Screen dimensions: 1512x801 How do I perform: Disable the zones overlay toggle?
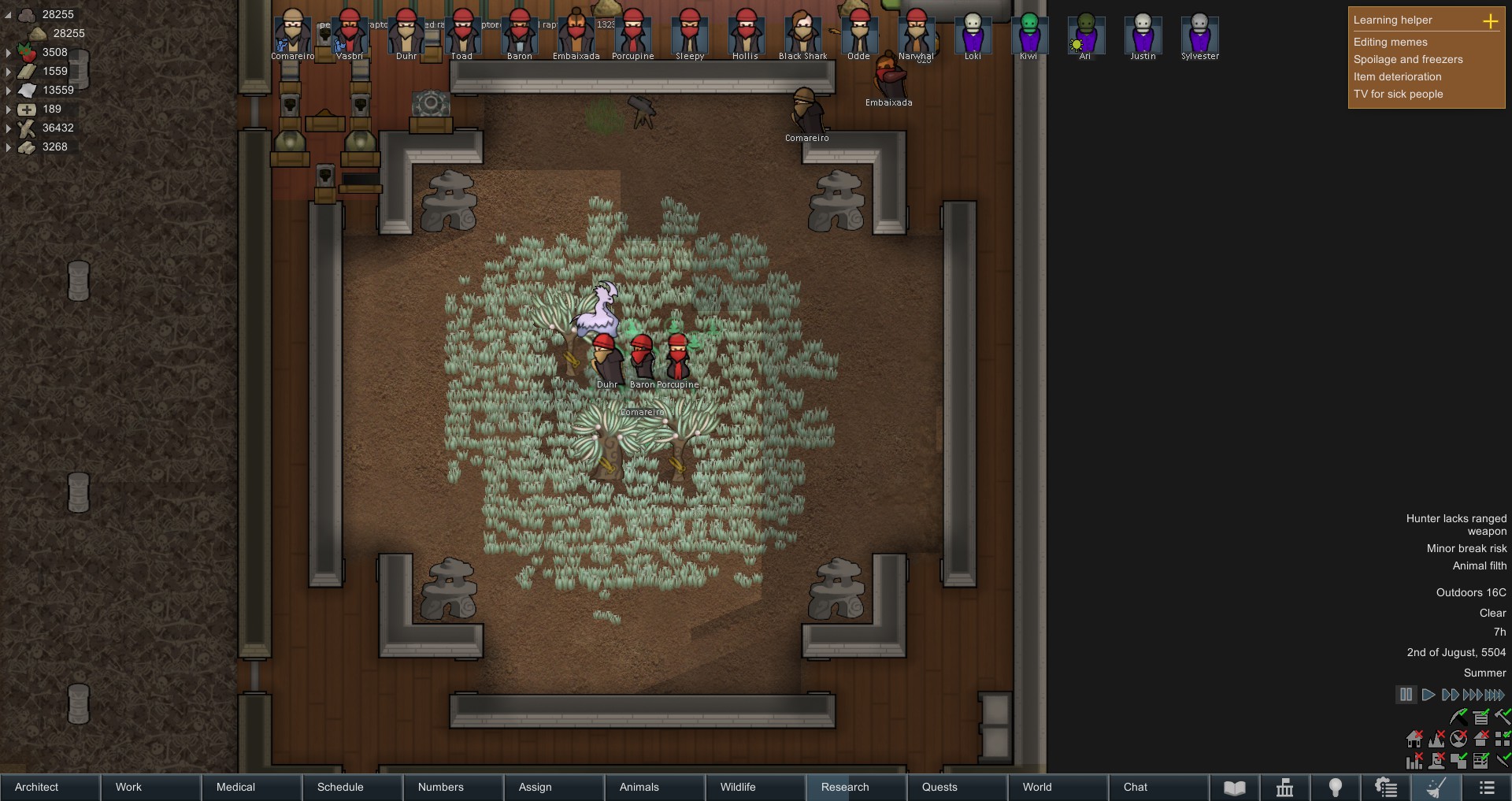point(1458,761)
